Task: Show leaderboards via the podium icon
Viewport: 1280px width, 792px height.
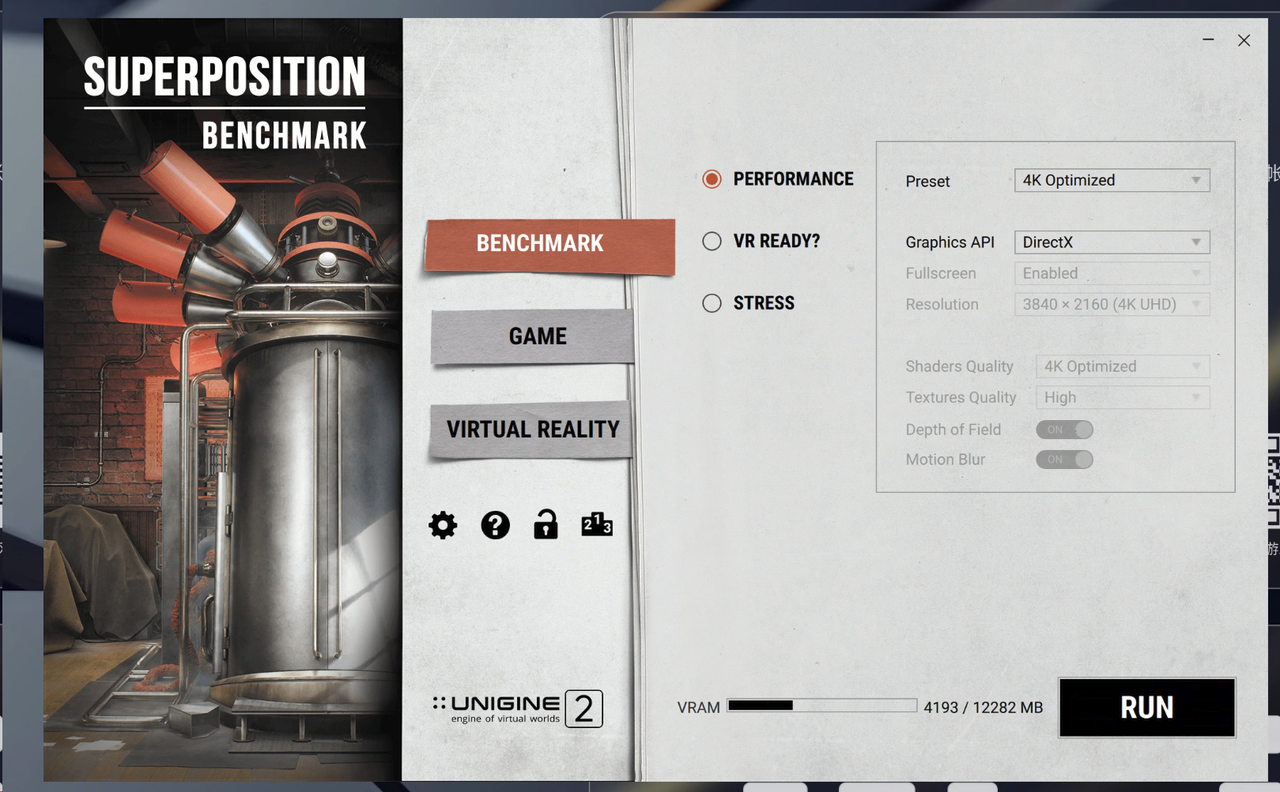Action: 596,525
